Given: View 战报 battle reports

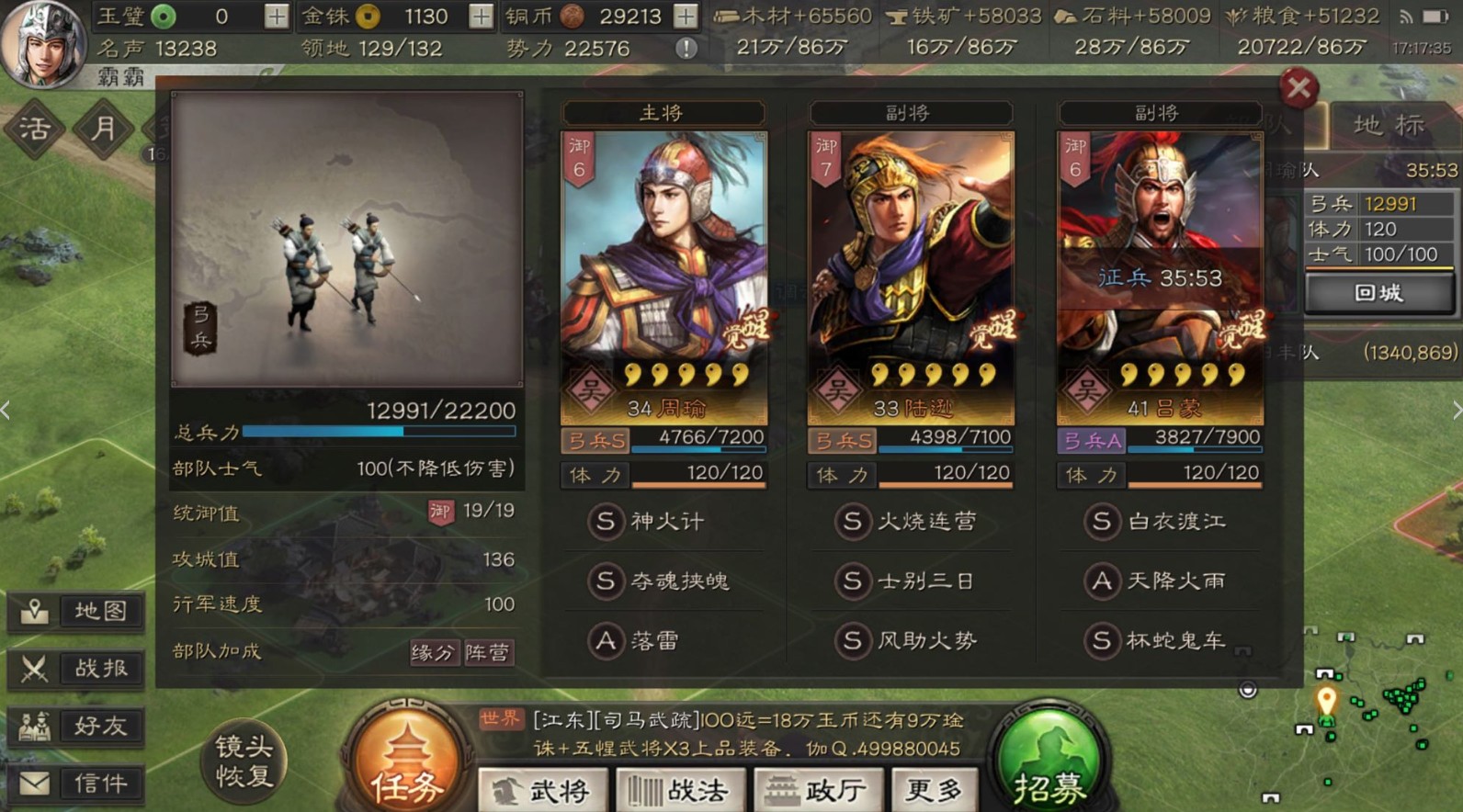Looking at the screenshot, I should click(x=76, y=668).
